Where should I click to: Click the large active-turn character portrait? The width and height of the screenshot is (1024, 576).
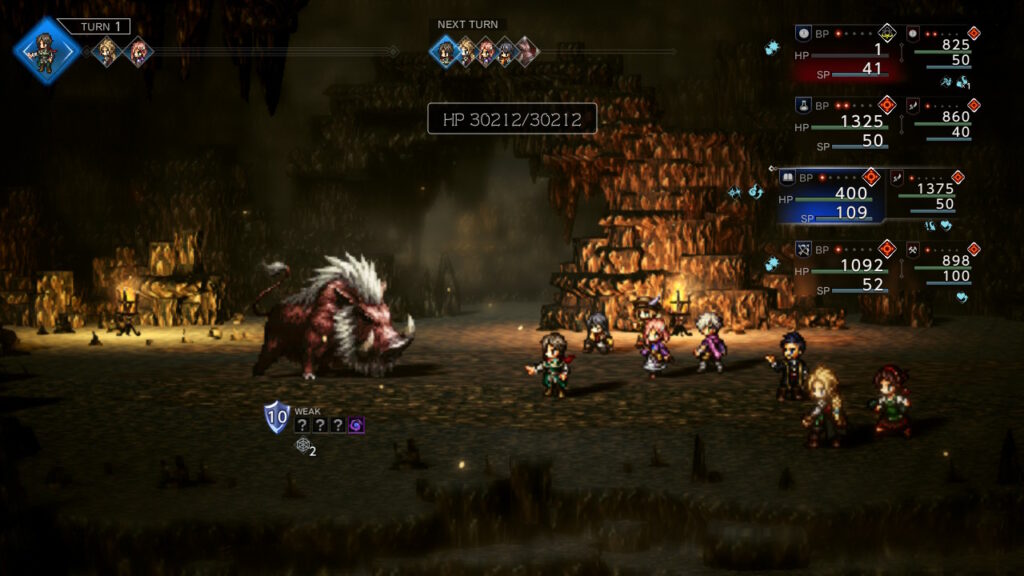click(46, 50)
